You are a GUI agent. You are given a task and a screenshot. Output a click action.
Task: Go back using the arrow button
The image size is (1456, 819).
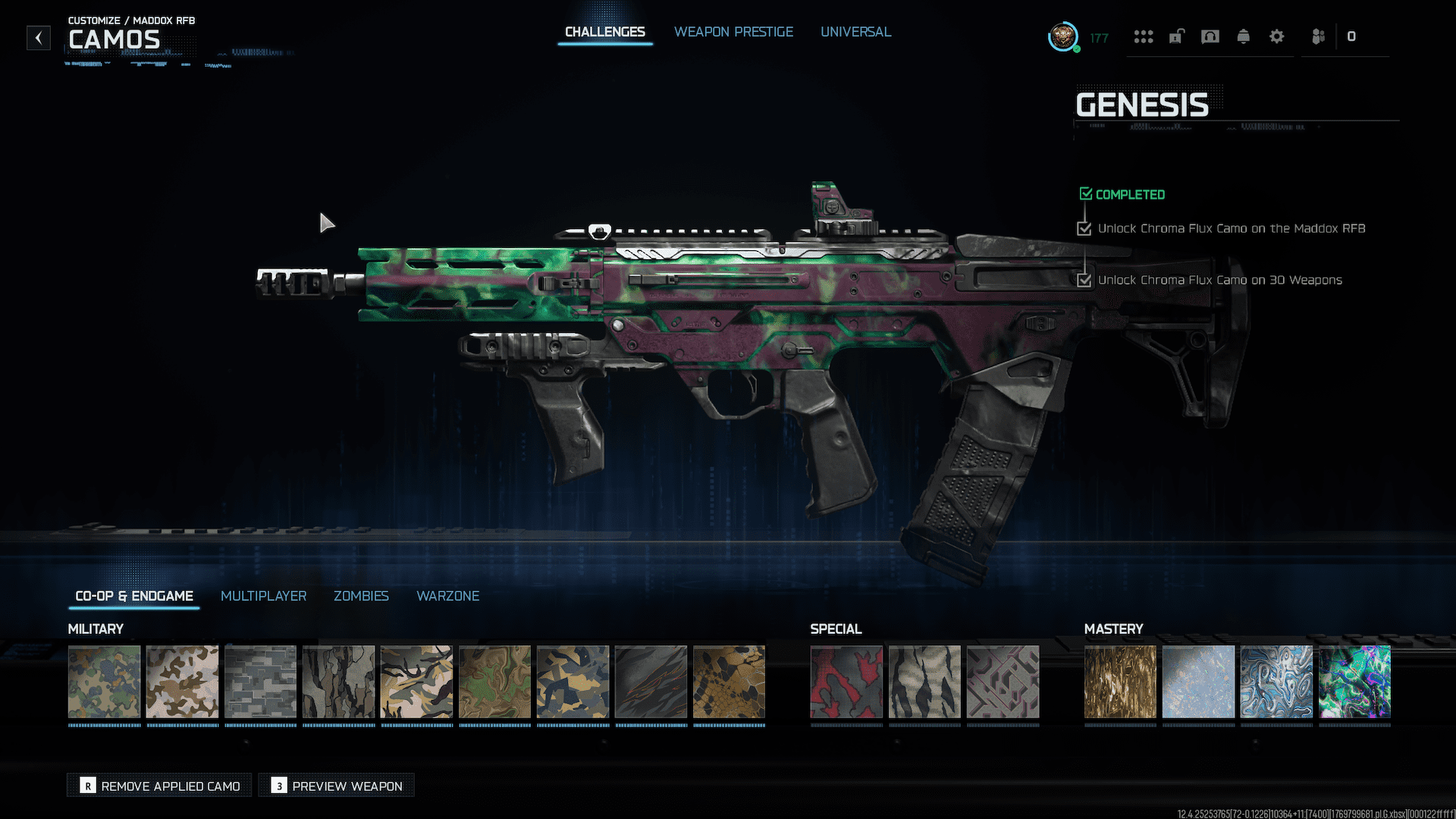(39, 37)
